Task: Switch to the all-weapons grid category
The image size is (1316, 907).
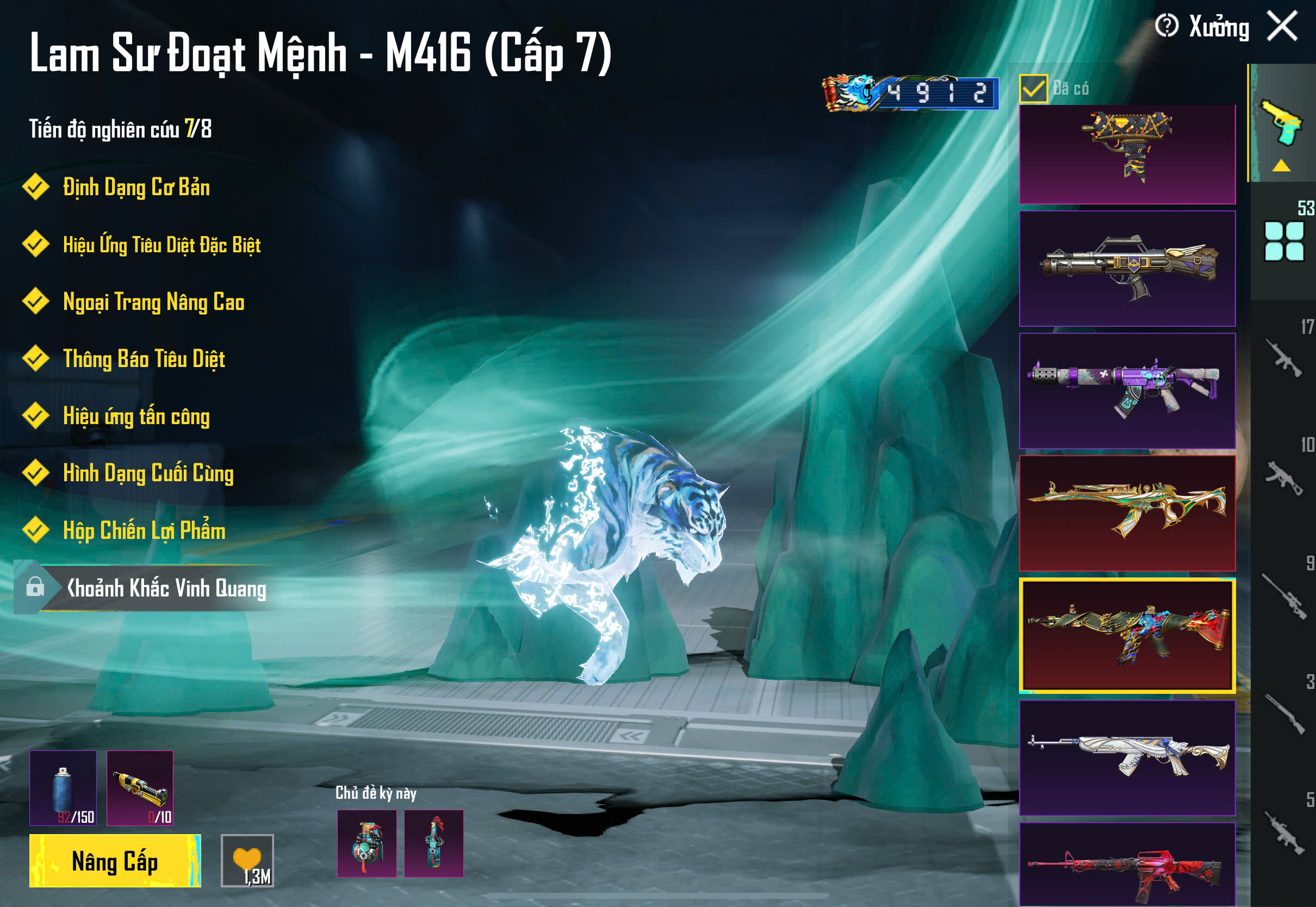Action: pos(1283,241)
